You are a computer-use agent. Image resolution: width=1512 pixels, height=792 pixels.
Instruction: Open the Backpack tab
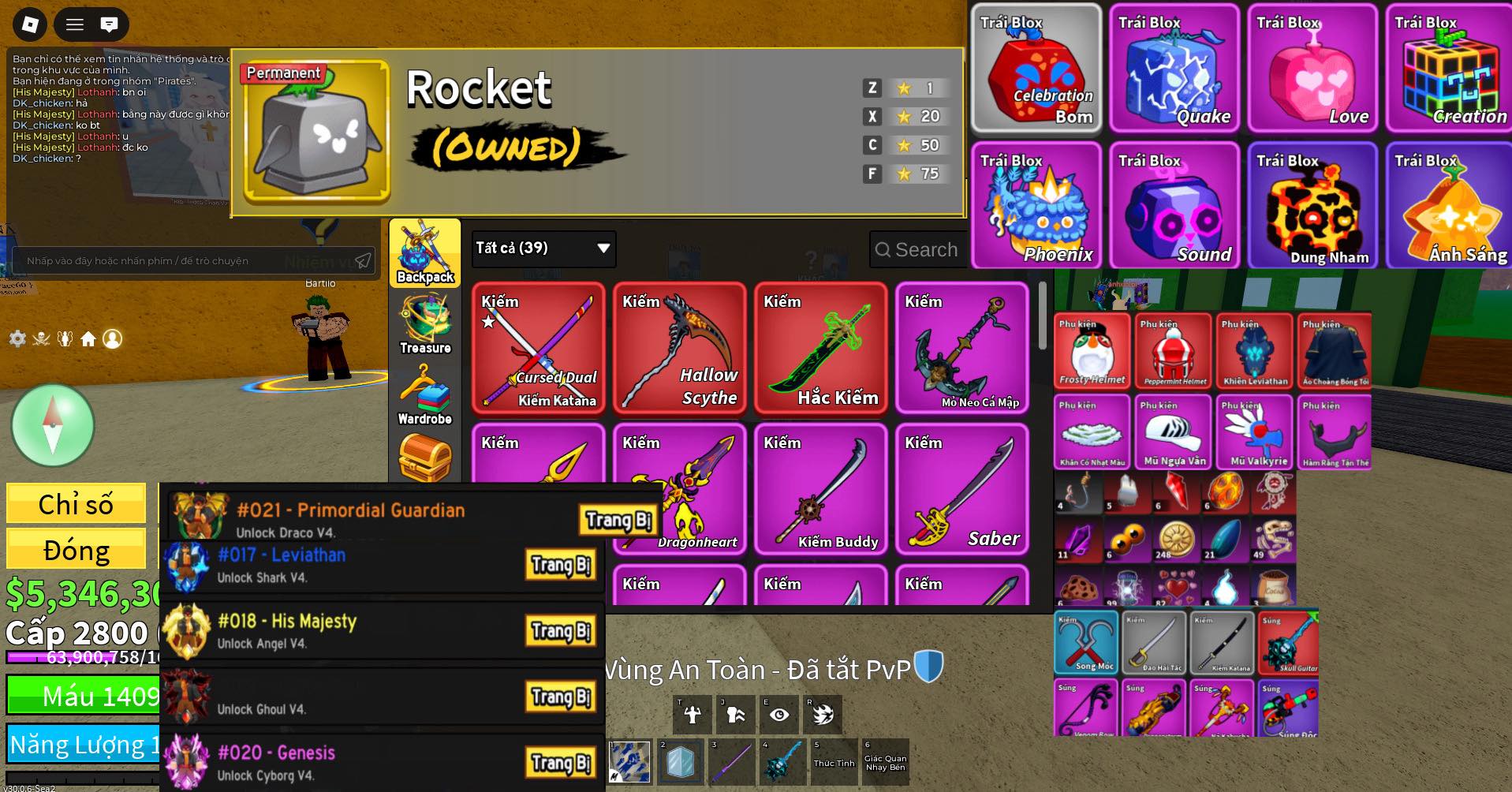click(x=424, y=253)
